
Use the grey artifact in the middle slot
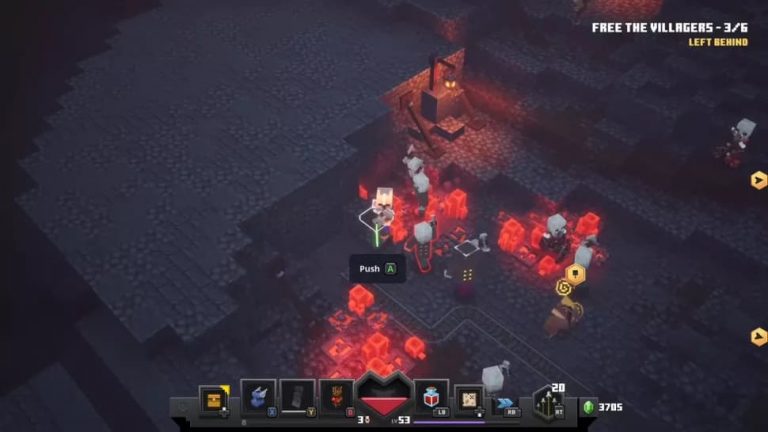(x=297, y=397)
